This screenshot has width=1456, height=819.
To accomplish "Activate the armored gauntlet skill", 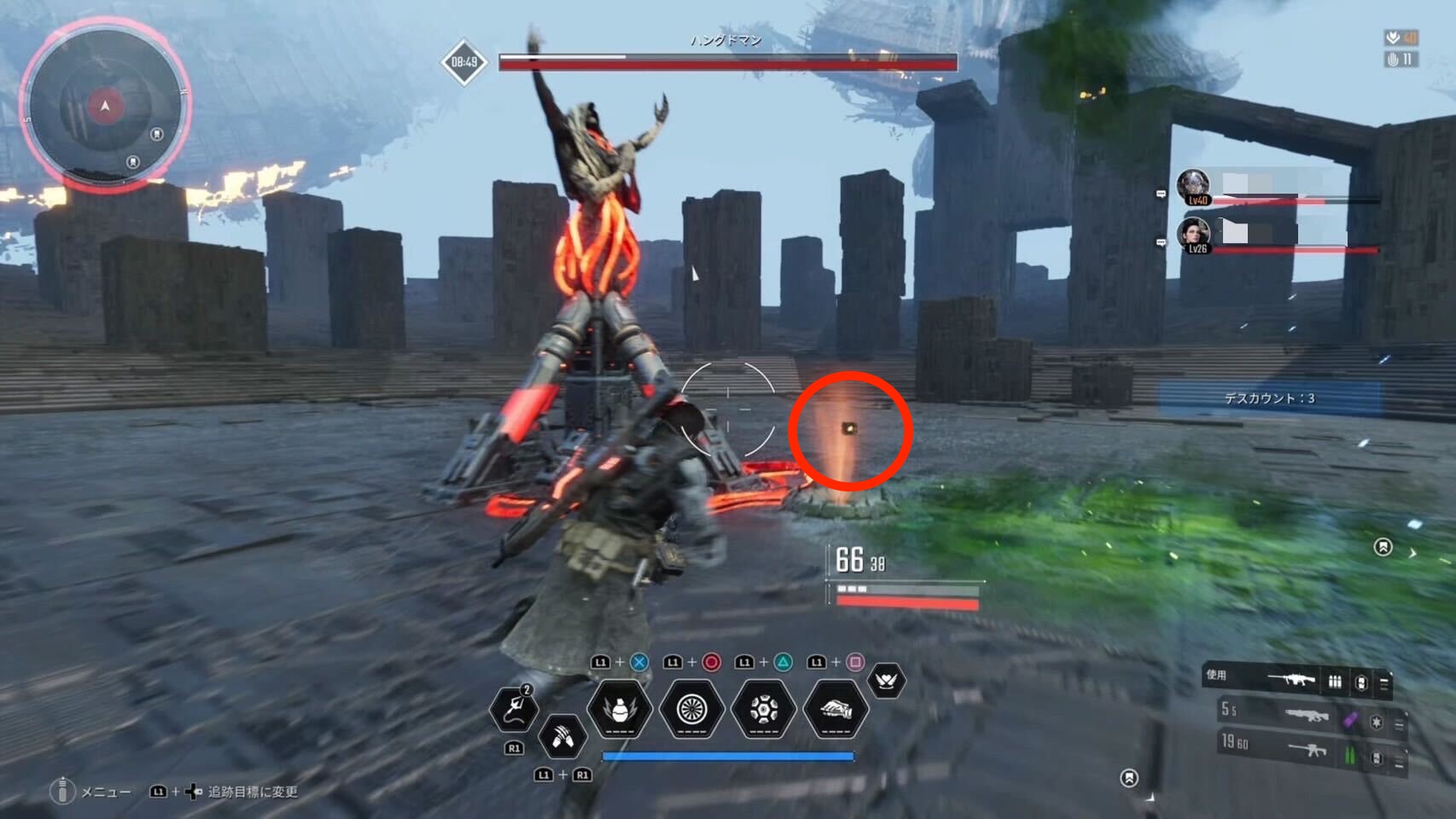I will point(836,709).
